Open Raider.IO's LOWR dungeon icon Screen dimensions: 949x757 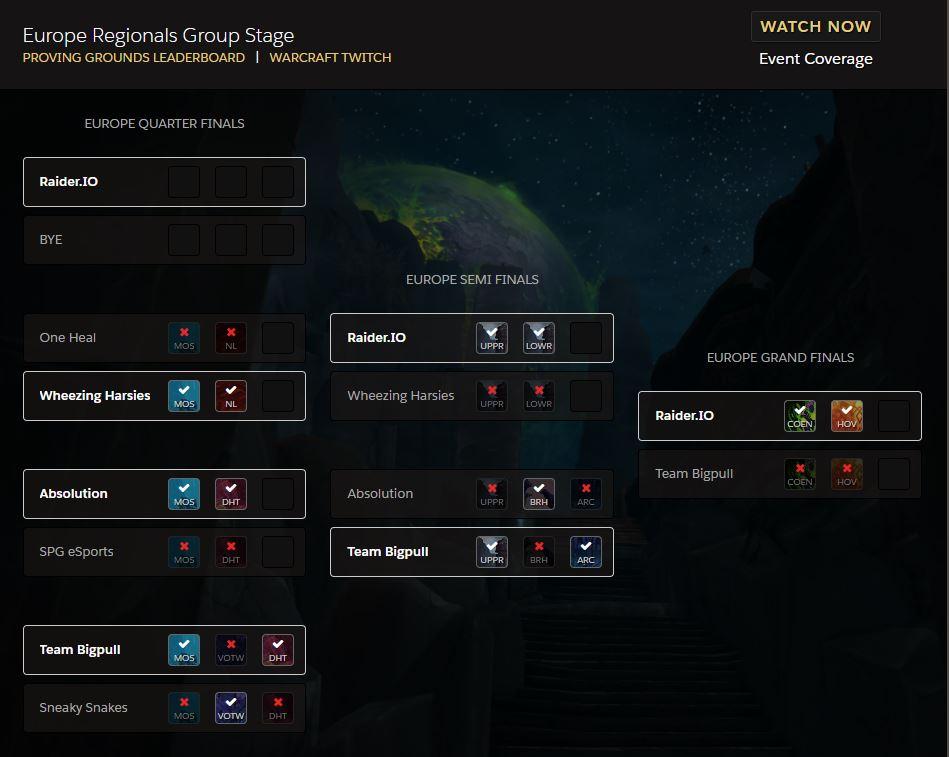[x=539, y=338]
